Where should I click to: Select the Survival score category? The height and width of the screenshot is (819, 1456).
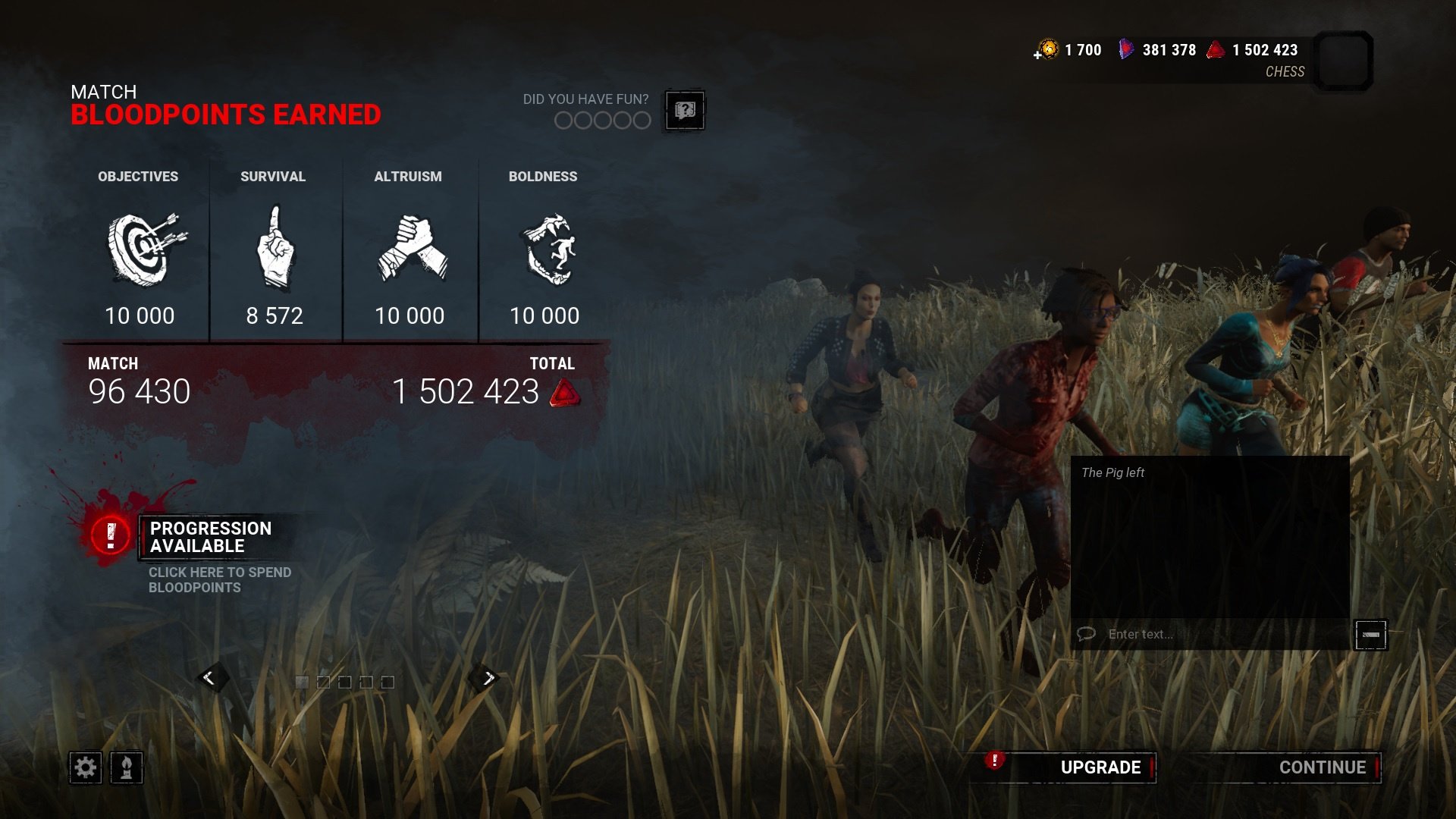click(274, 250)
